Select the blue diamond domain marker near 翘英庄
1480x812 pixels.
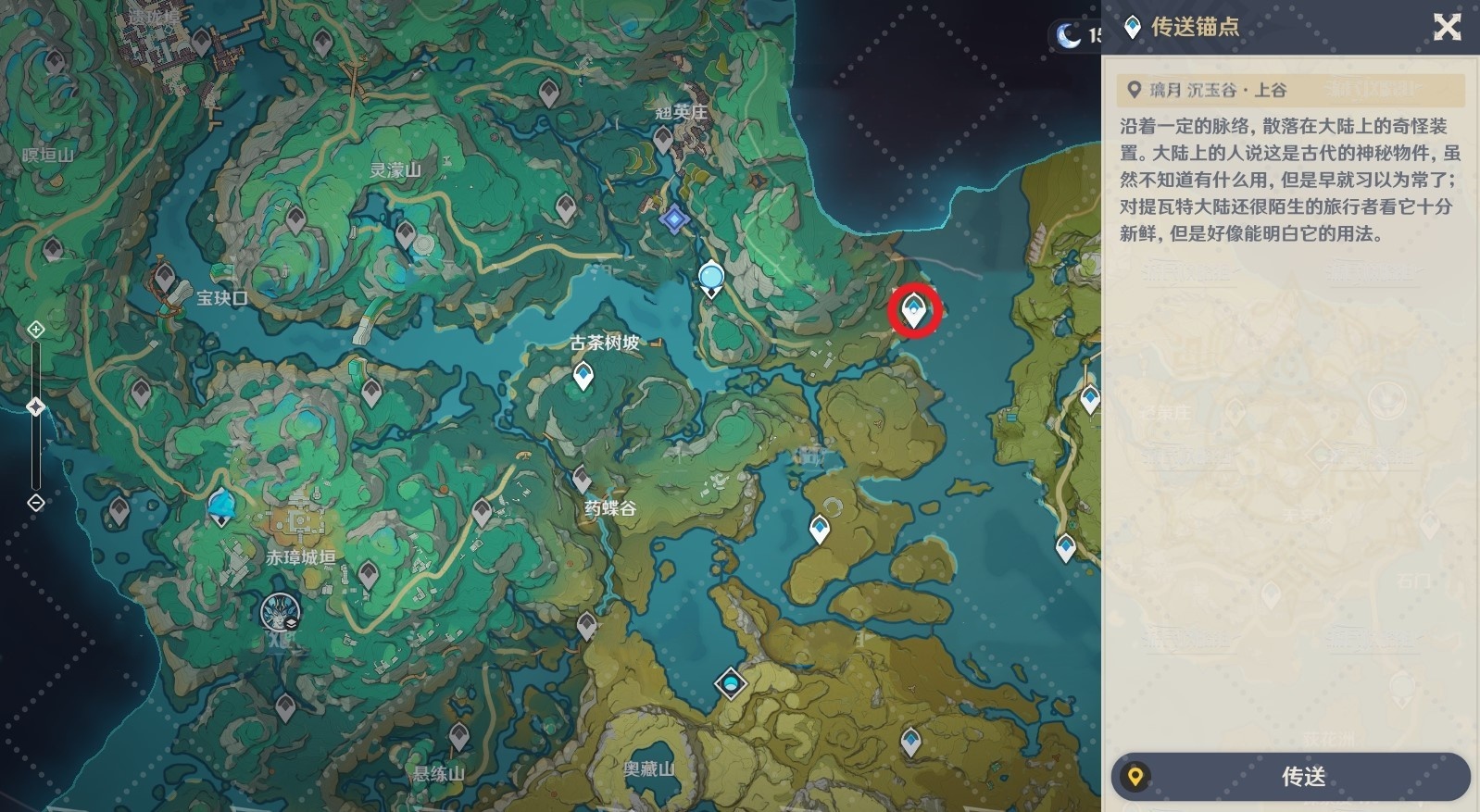coord(674,219)
